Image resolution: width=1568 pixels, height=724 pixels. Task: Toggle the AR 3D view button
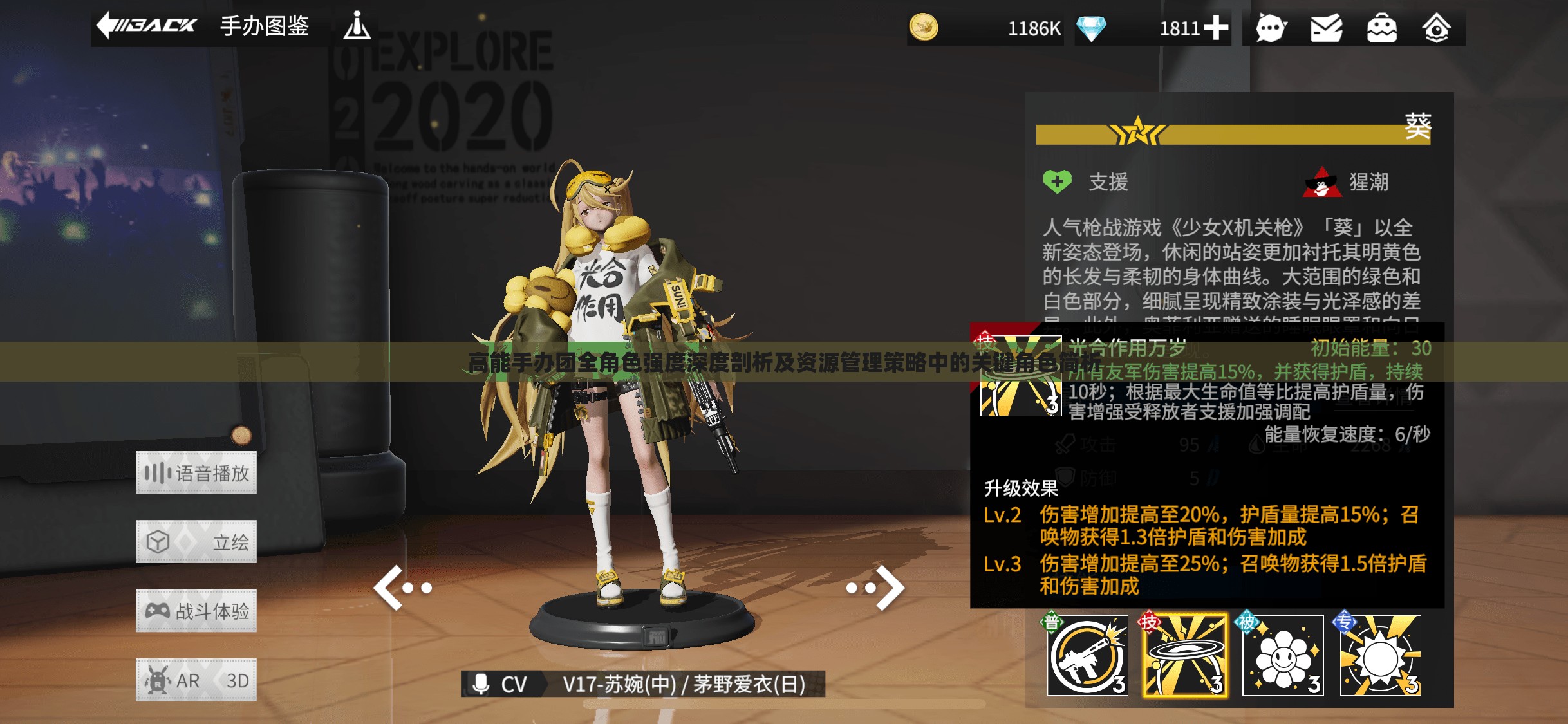click(196, 680)
